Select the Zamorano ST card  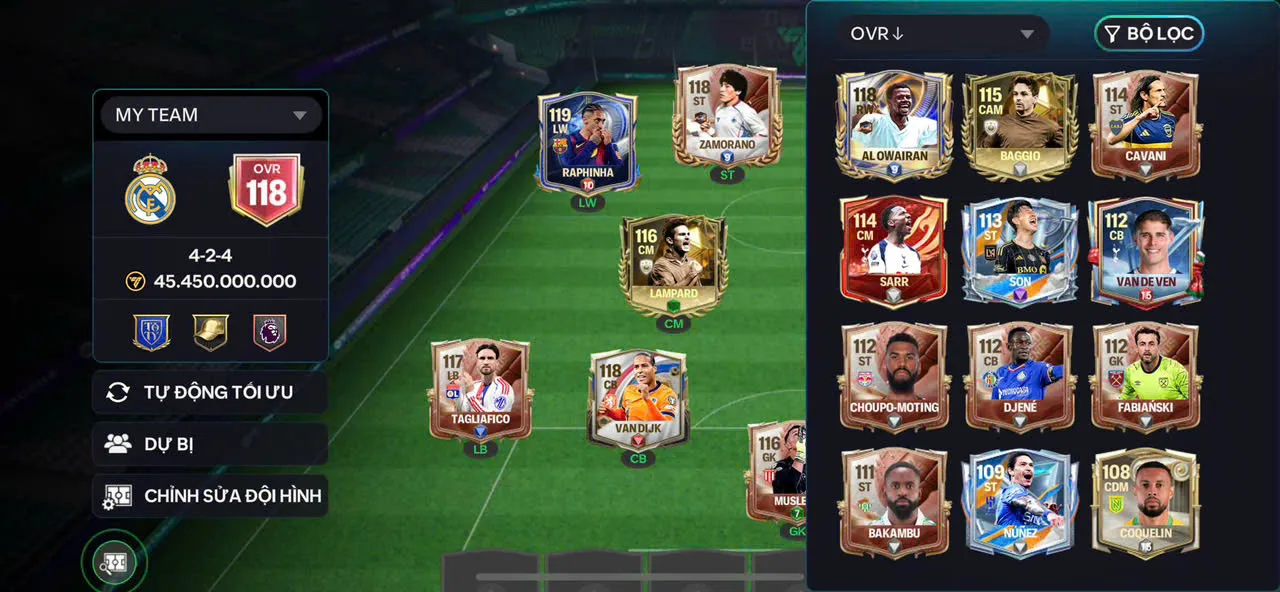(x=727, y=115)
